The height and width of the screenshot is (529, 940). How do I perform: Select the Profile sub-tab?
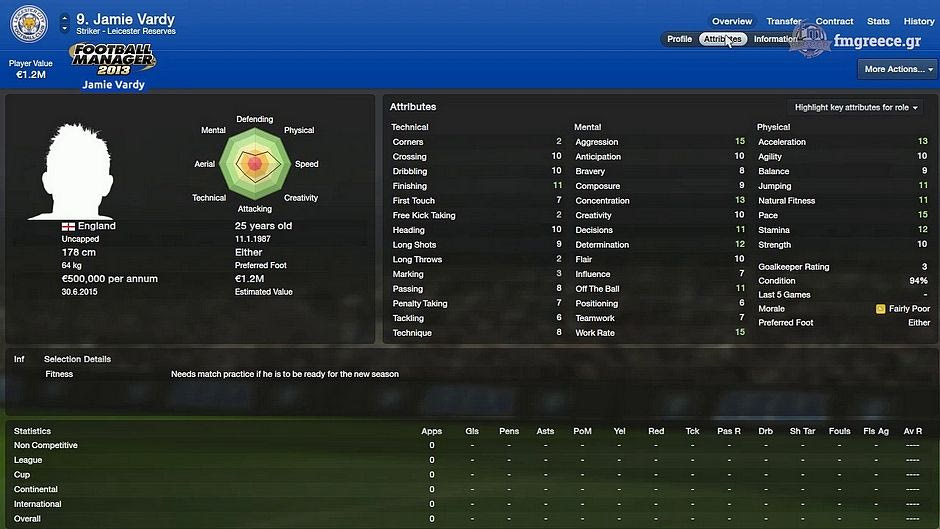679,39
